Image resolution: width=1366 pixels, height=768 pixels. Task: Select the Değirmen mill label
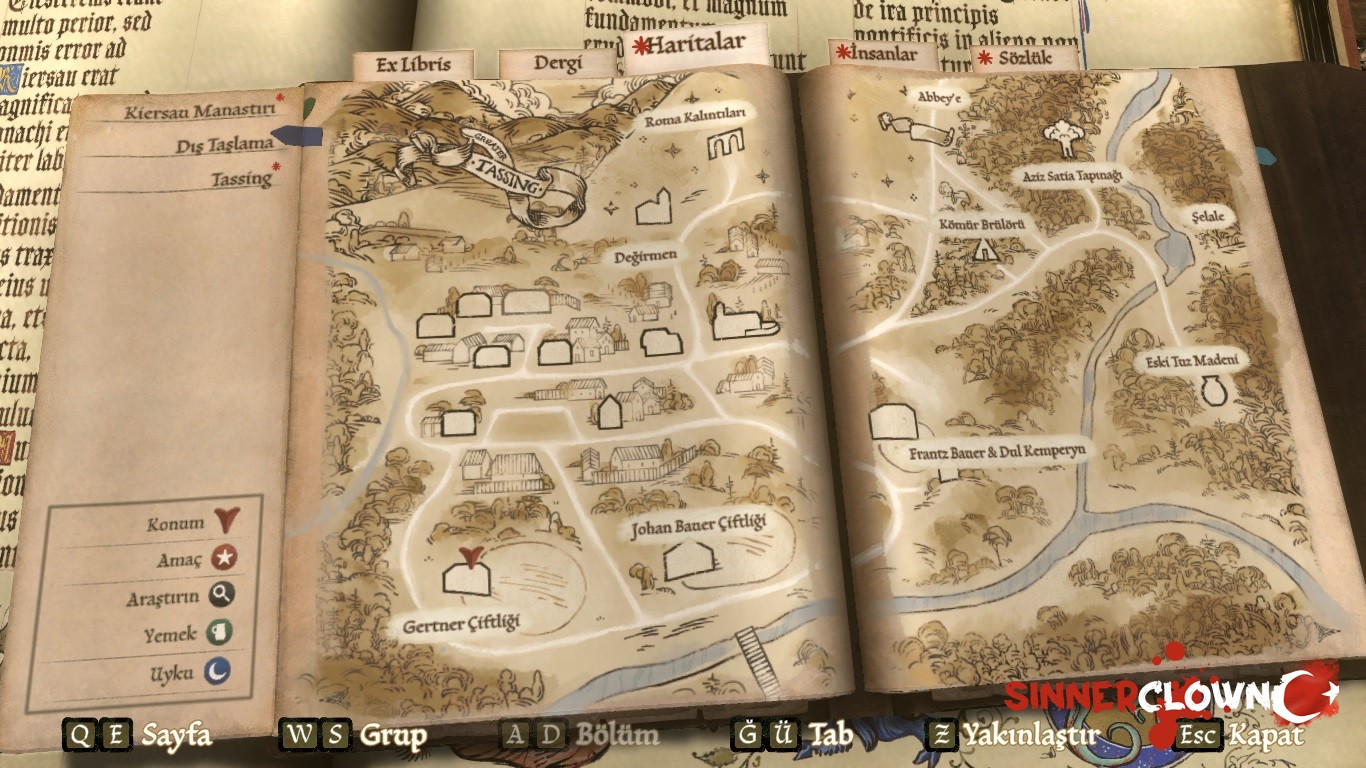[x=646, y=255]
